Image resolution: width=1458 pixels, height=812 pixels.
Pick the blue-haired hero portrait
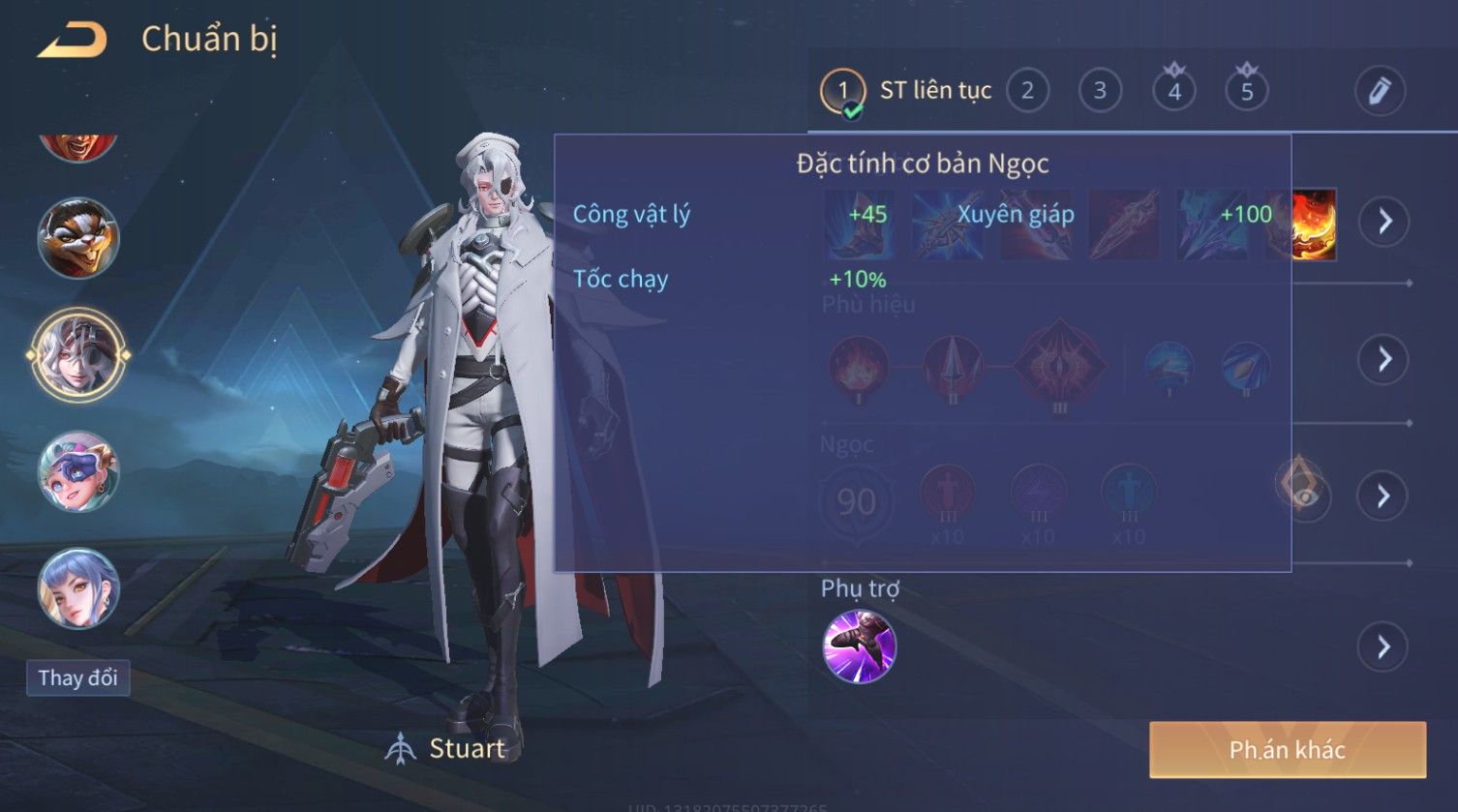coord(78,588)
